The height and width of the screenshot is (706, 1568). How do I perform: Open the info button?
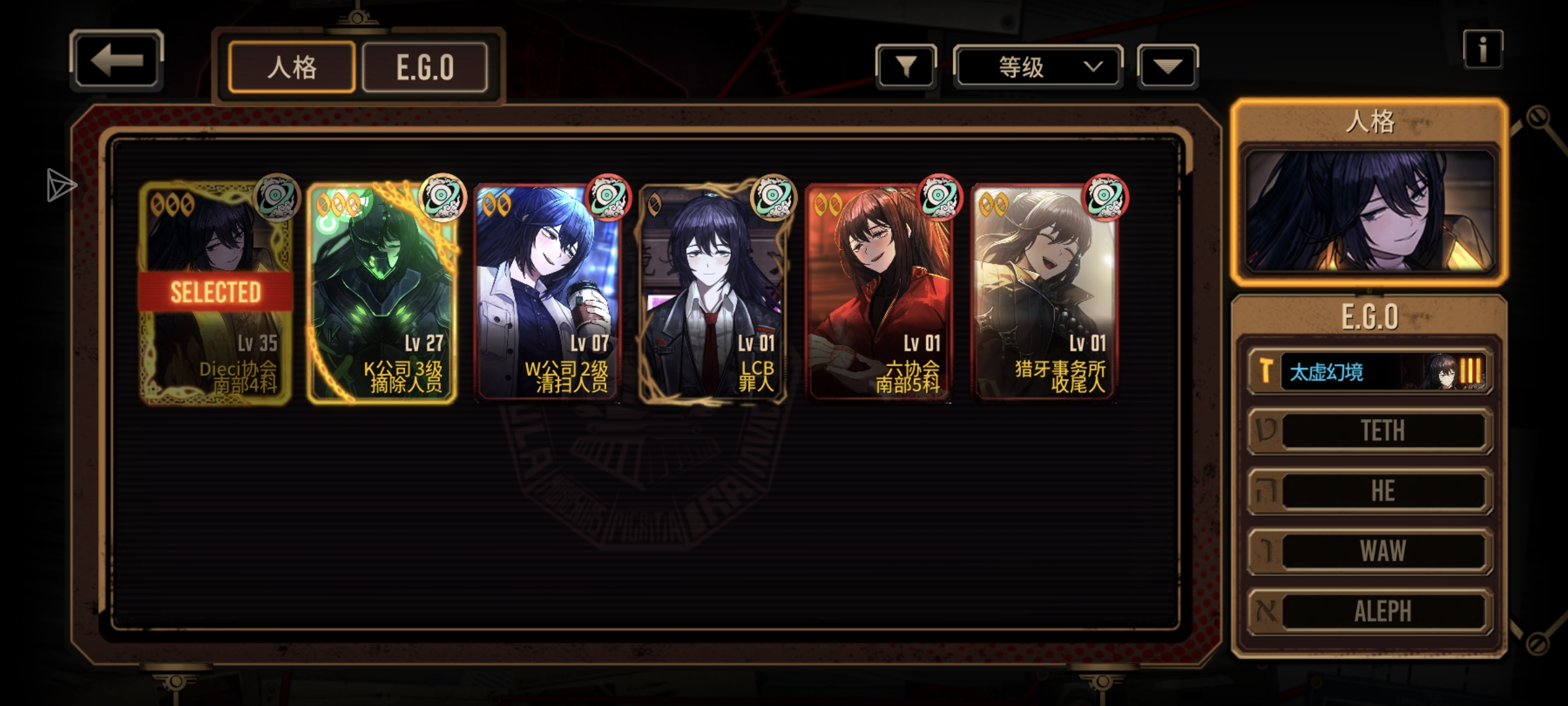coord(1482,50)
